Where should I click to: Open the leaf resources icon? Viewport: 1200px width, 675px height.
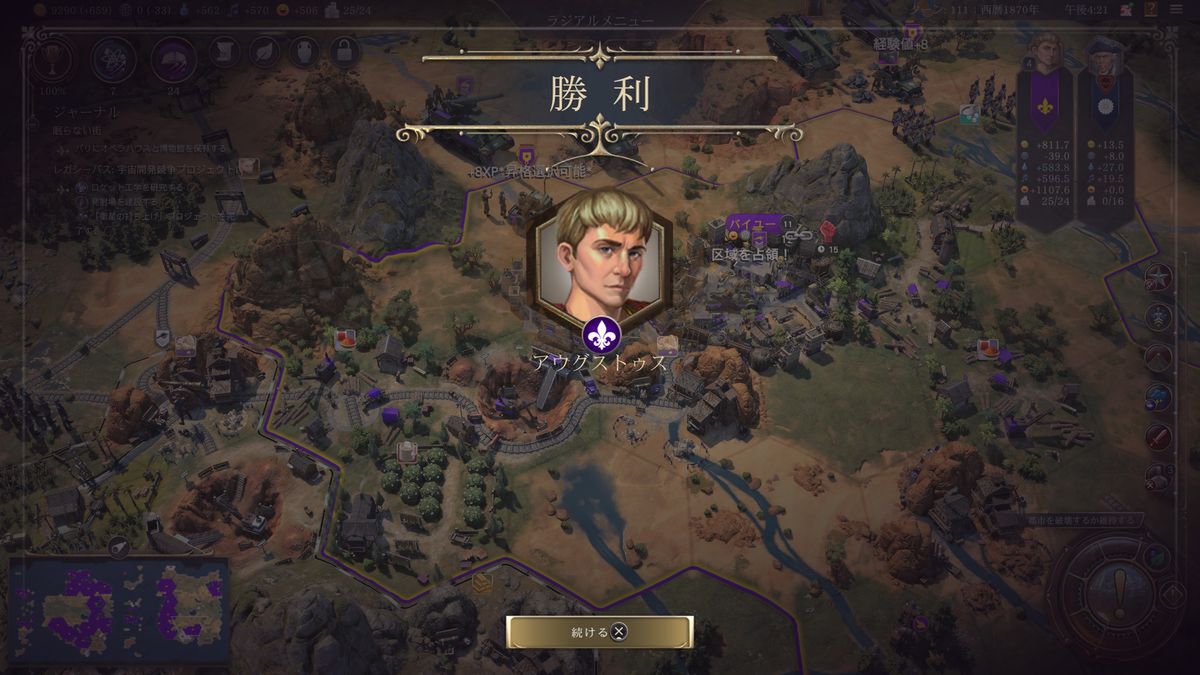point(264,52)
